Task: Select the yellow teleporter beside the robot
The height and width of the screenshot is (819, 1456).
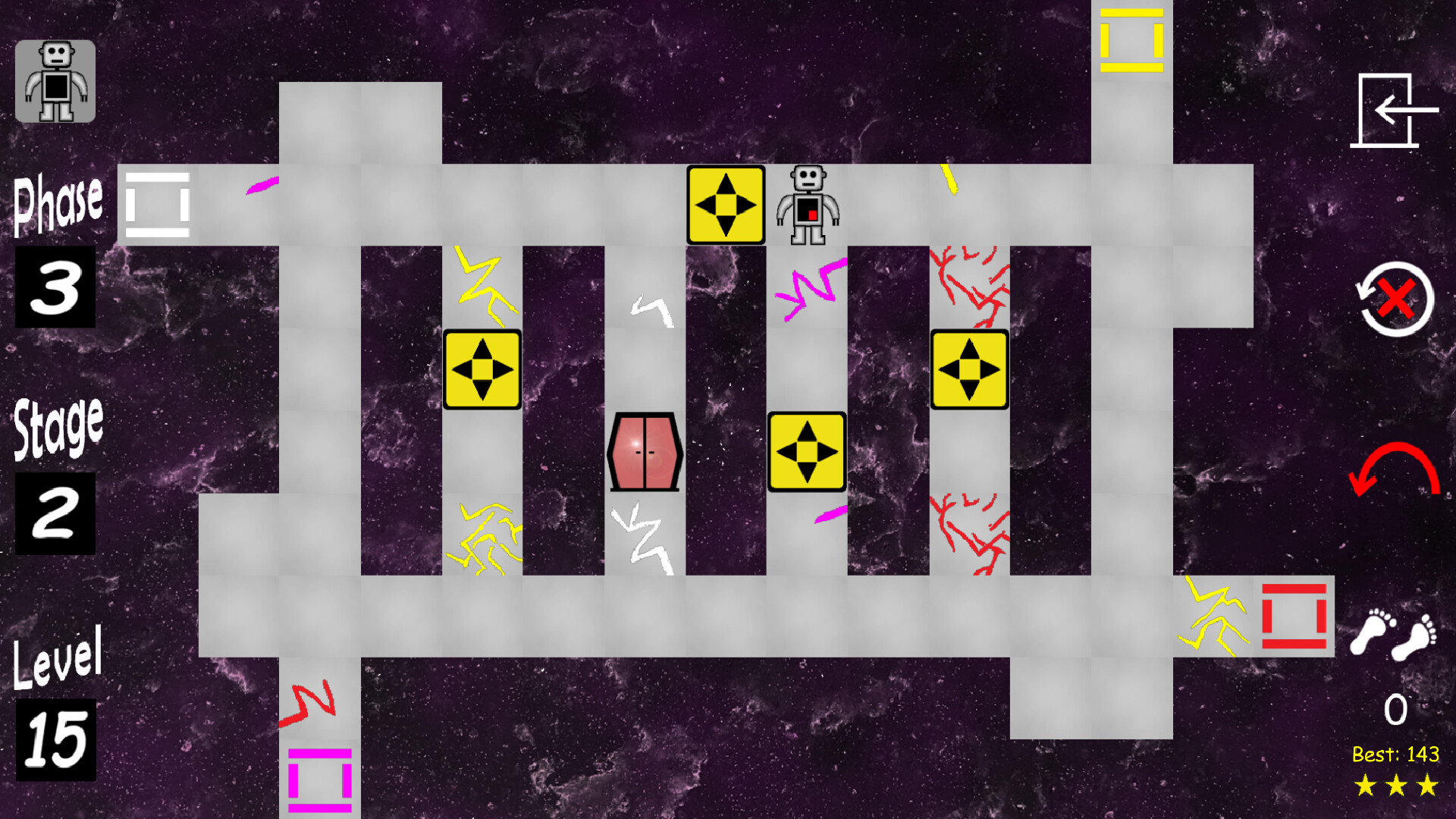Action: (726, 206)
